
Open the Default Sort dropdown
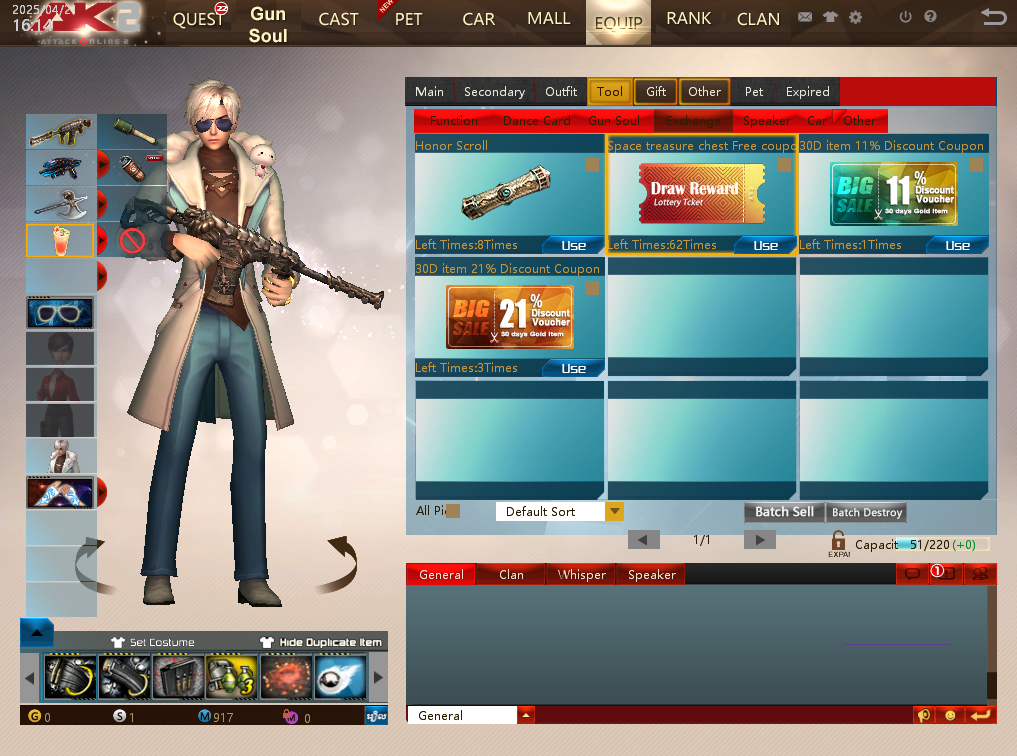[x=615, y=512]
